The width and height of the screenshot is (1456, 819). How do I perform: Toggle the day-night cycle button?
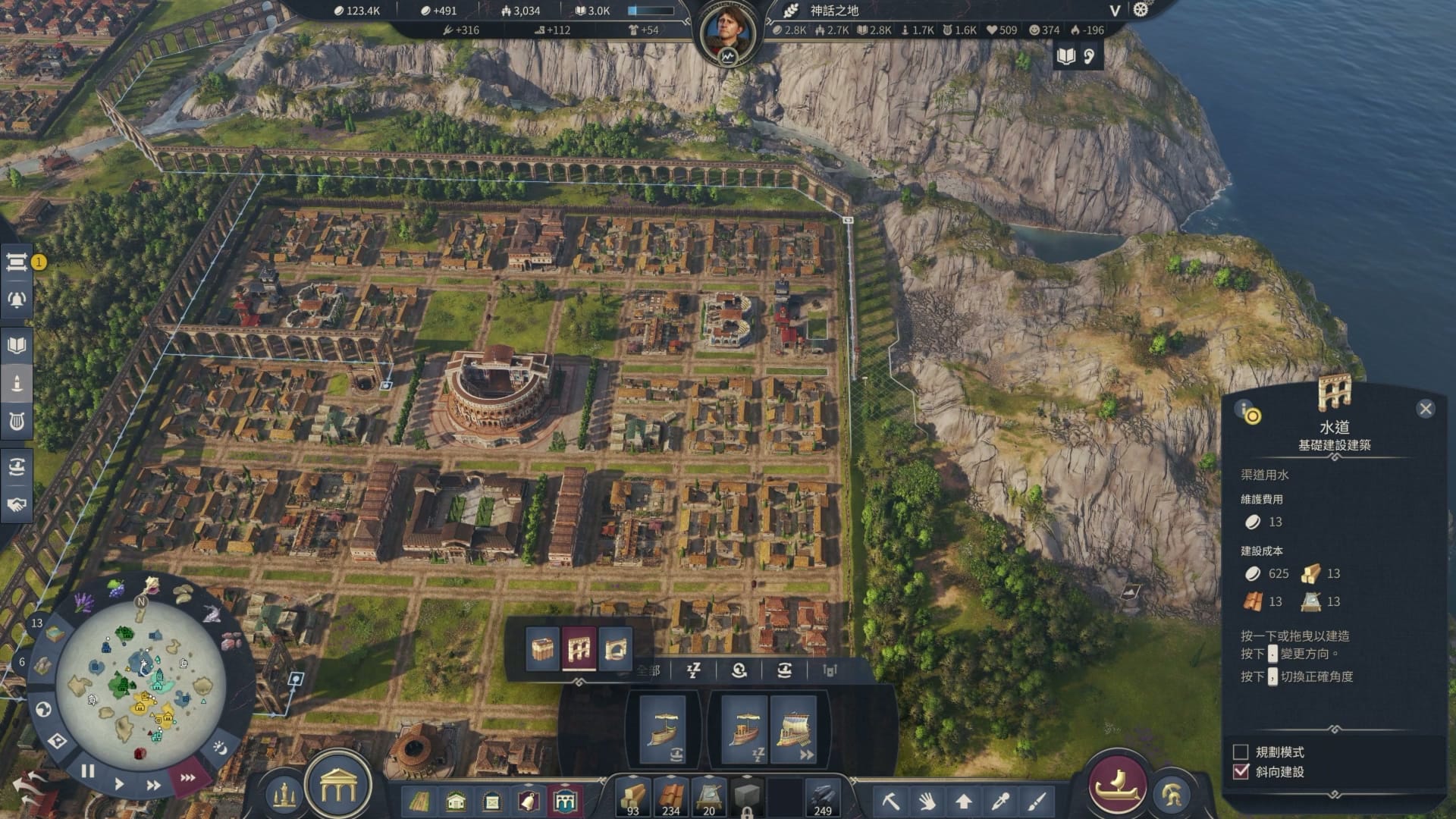220,748
